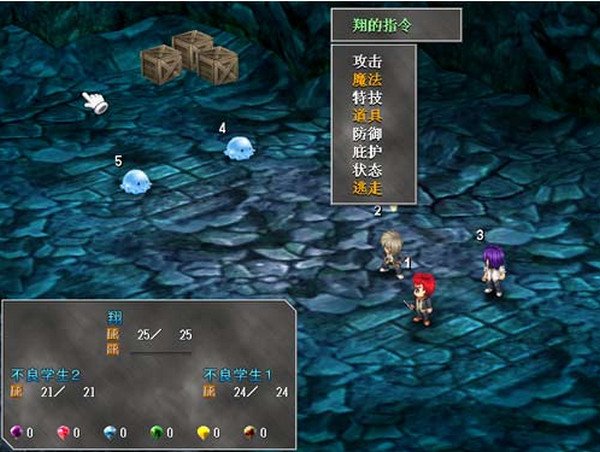
Task: Select the 庇护 protect command
Action: click(x=368, y=152)
